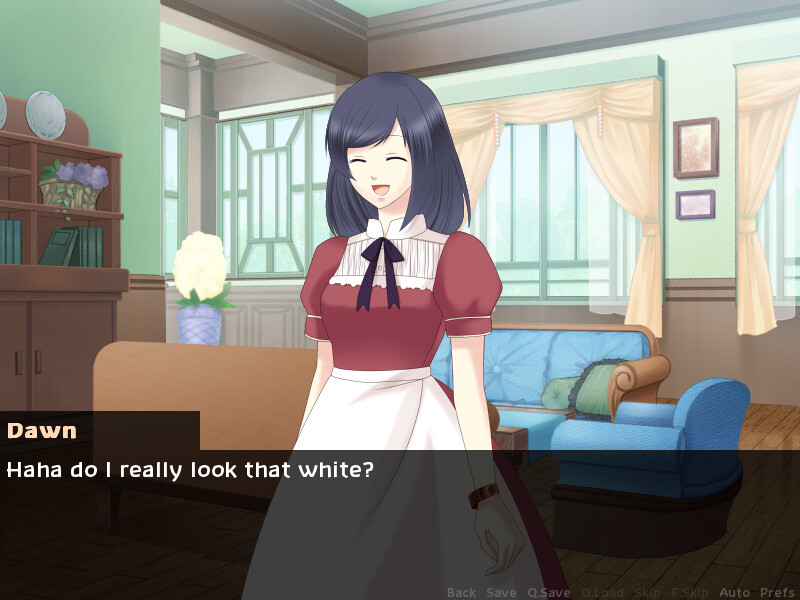Click the F.Skip fast skip button
The image size is (800, 600).
coord(690,592)
